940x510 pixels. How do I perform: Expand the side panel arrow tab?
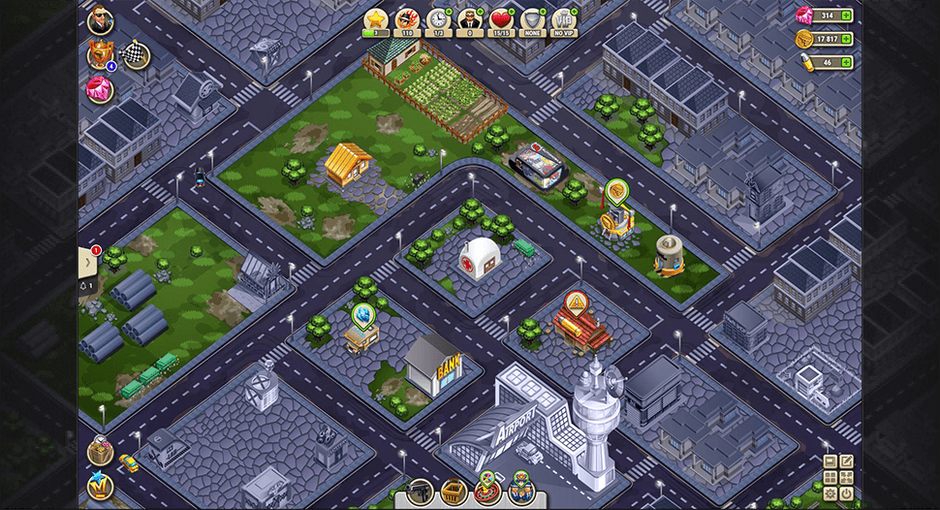click(x=88, y=263)
